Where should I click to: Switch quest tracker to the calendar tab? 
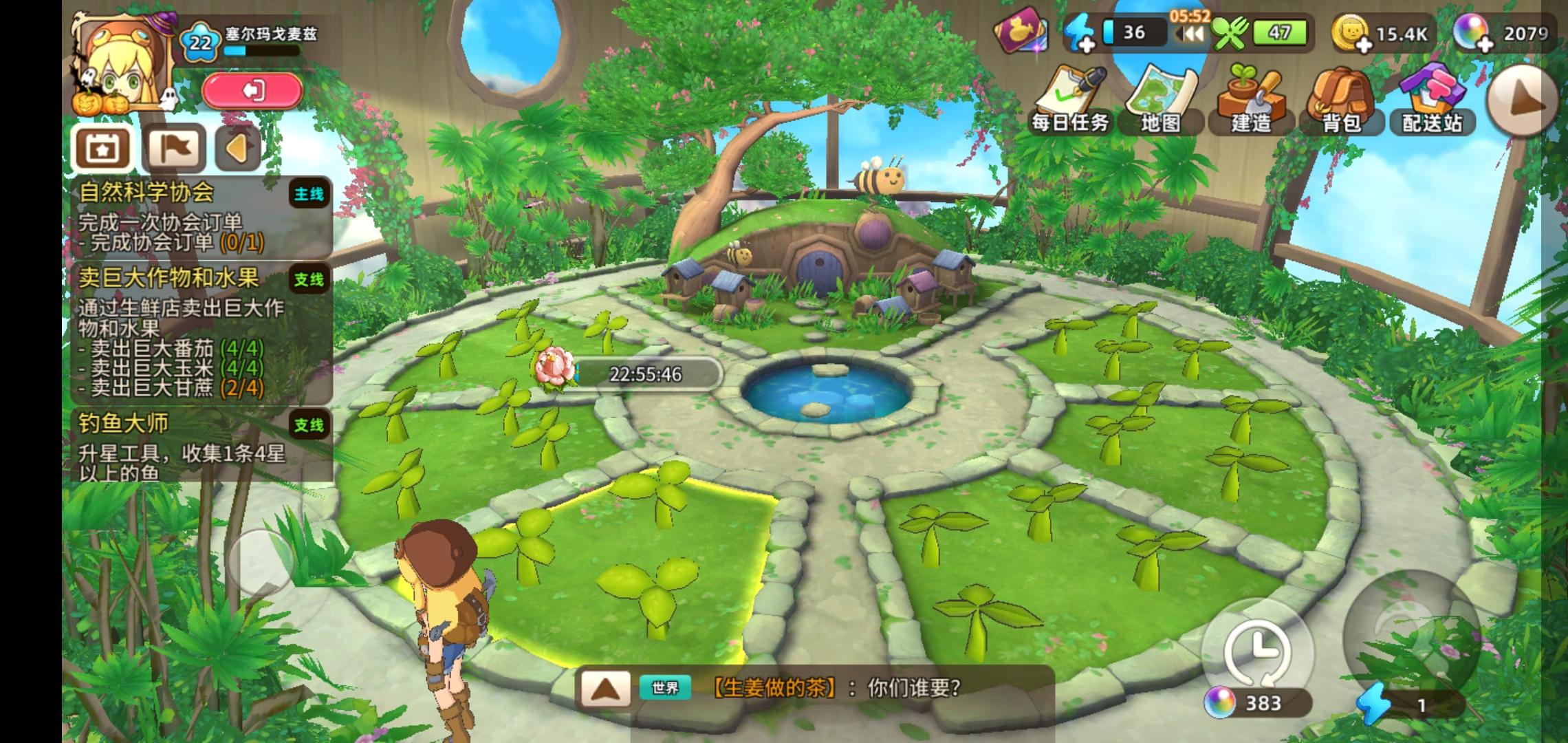click(101, 147)
